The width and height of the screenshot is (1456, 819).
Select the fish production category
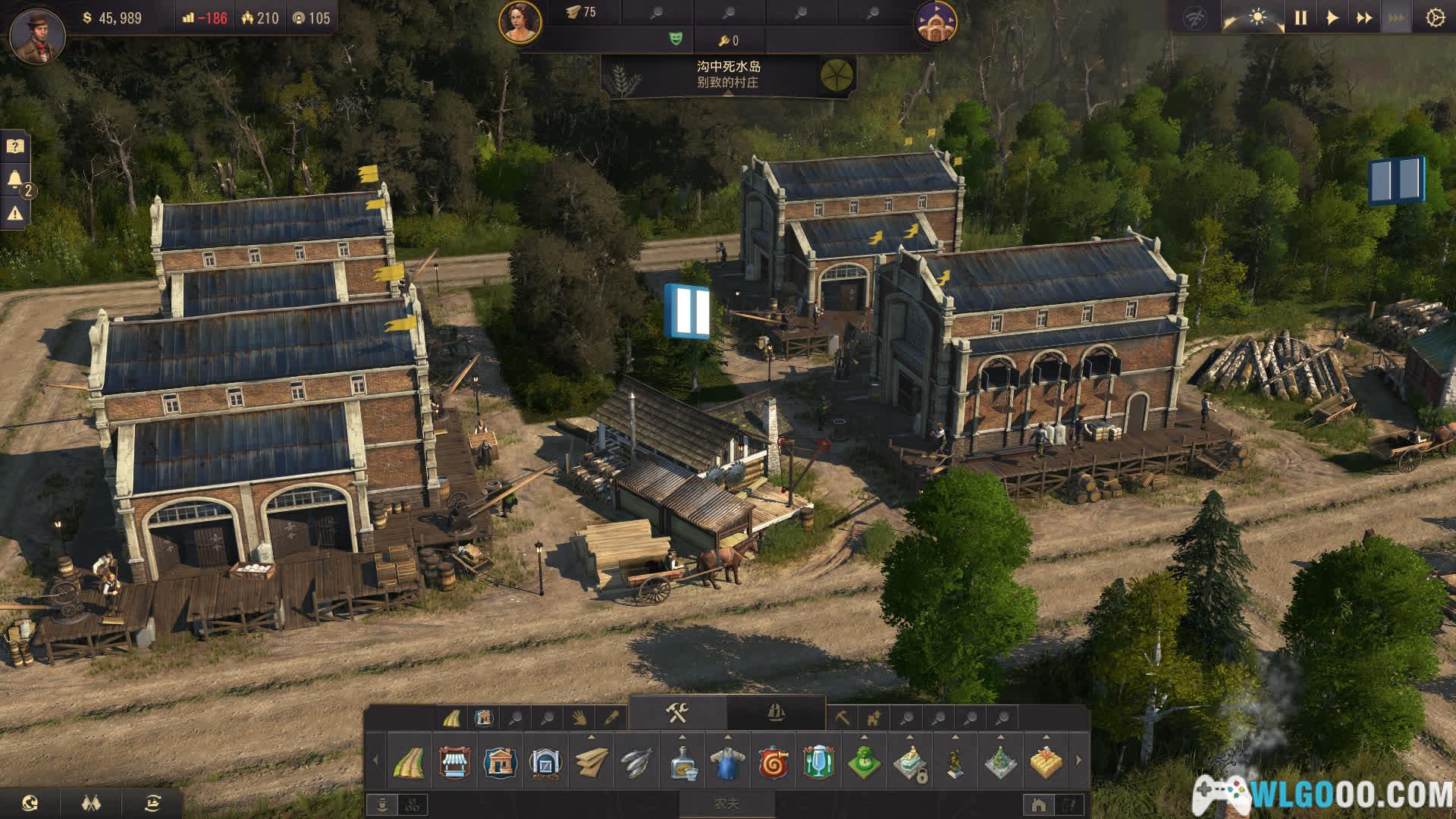637,761
